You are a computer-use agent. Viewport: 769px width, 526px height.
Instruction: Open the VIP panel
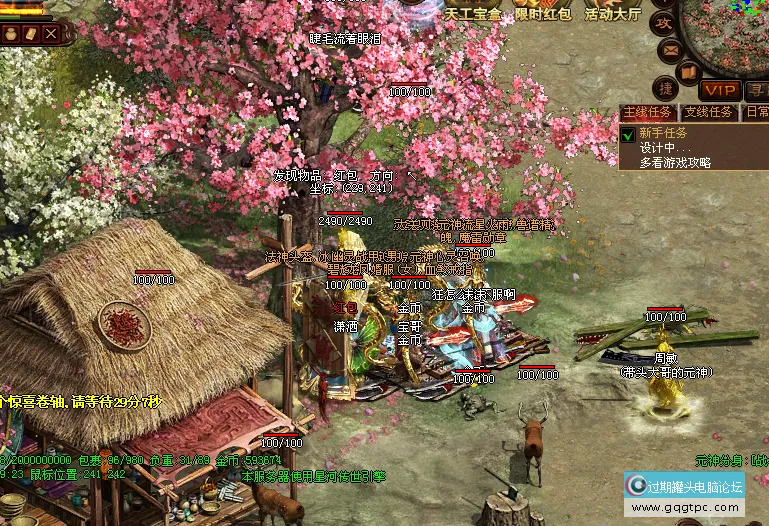point(719,90)
